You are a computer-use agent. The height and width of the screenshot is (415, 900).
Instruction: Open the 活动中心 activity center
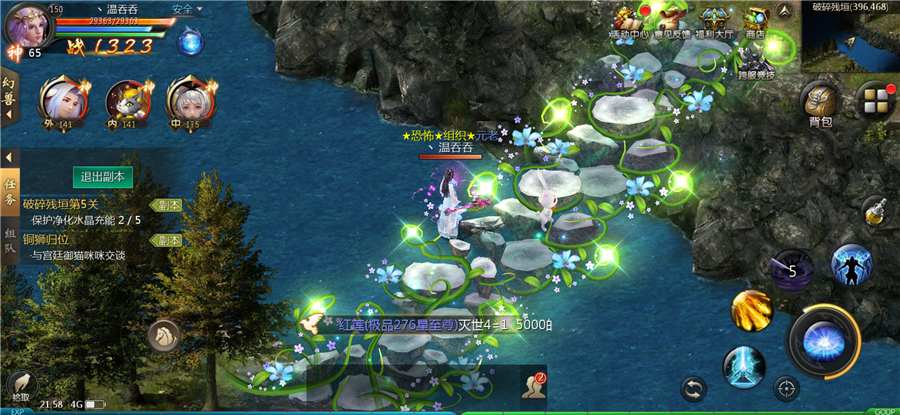[629, 22]
